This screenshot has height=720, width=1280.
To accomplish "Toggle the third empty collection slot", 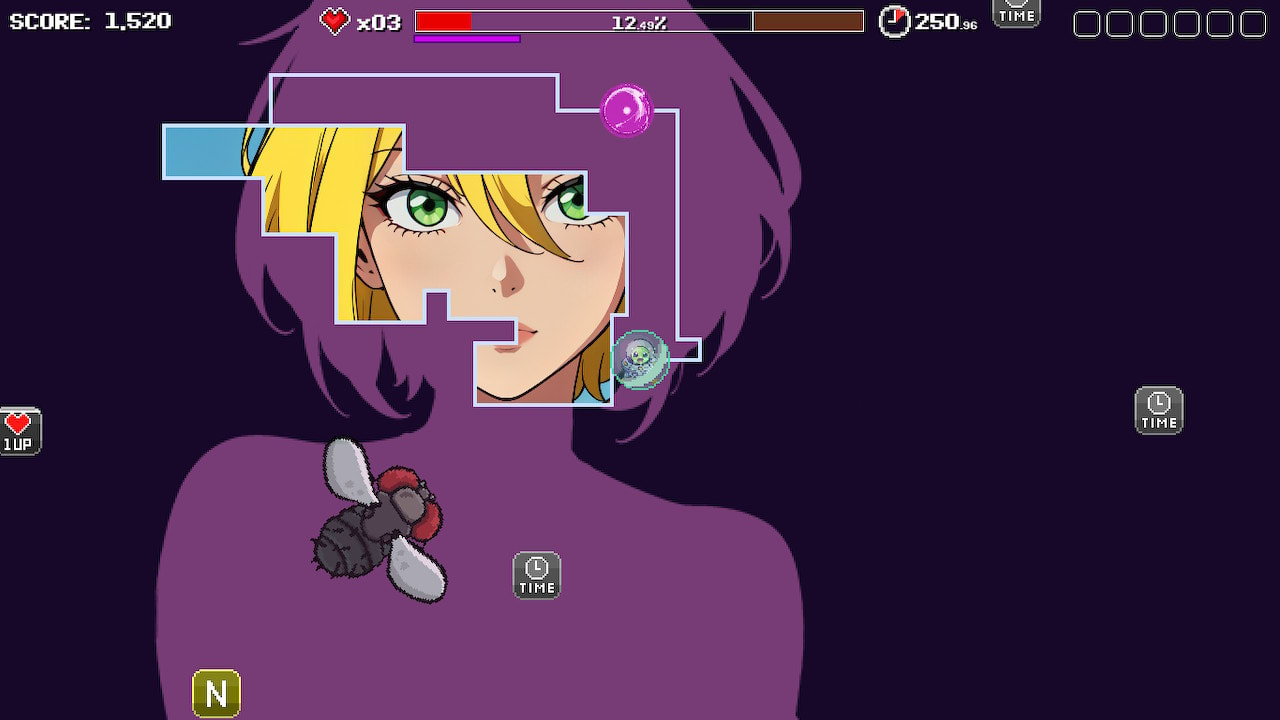I will point(1151,22).
